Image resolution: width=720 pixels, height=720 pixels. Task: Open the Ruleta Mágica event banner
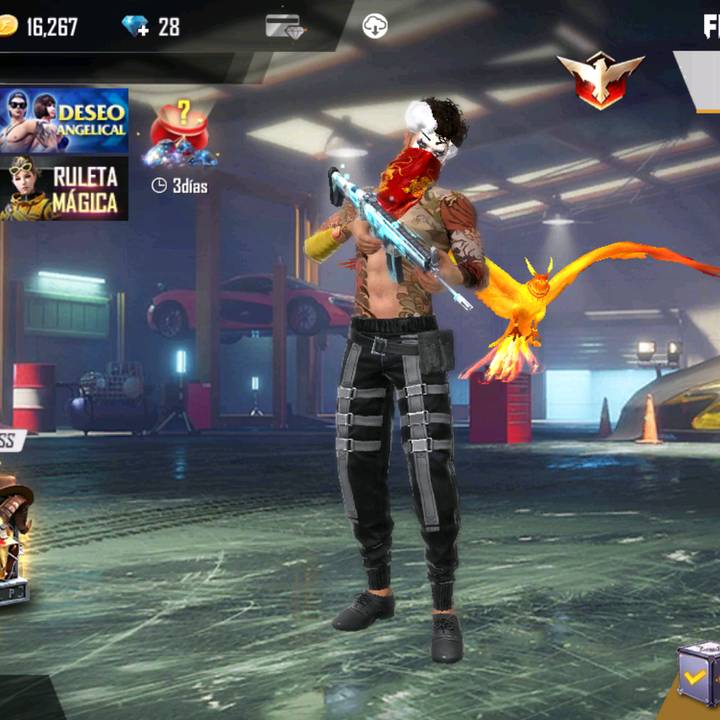[64, 188]
